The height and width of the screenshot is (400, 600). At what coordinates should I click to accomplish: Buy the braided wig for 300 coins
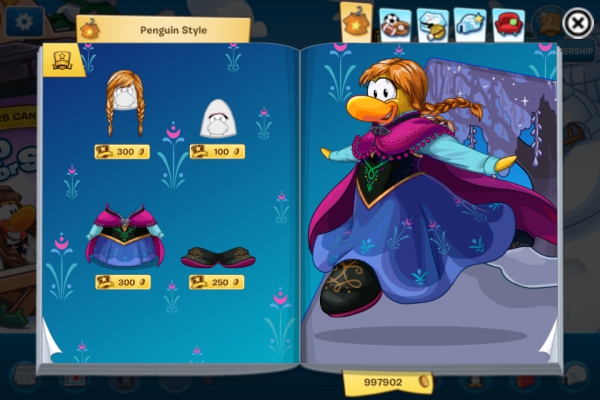pyautogui.click(x=123, y=152)
